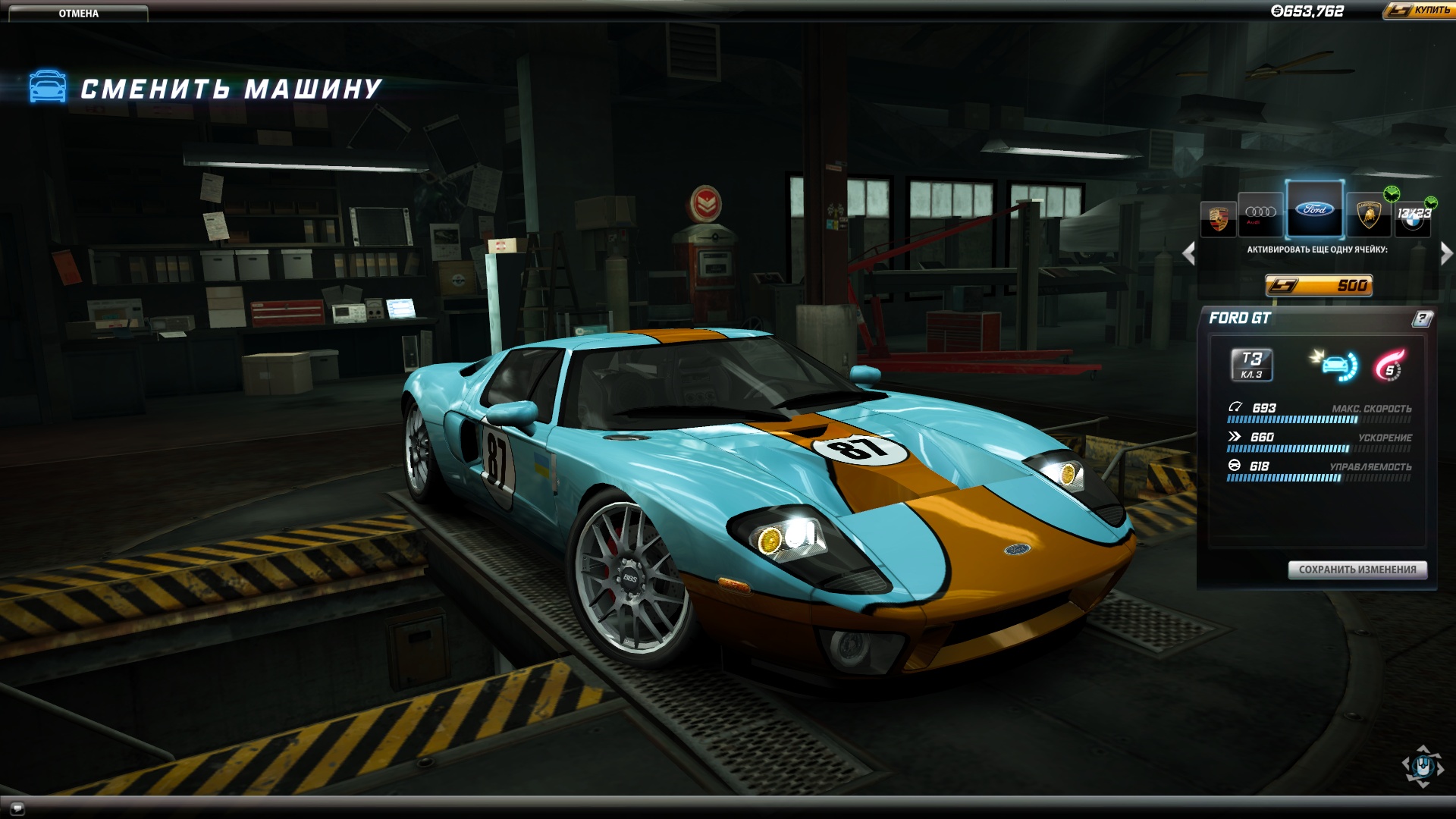Select the highlighted Ford car slot
Screen dimensions: 1456x819
click(1314, 209)
